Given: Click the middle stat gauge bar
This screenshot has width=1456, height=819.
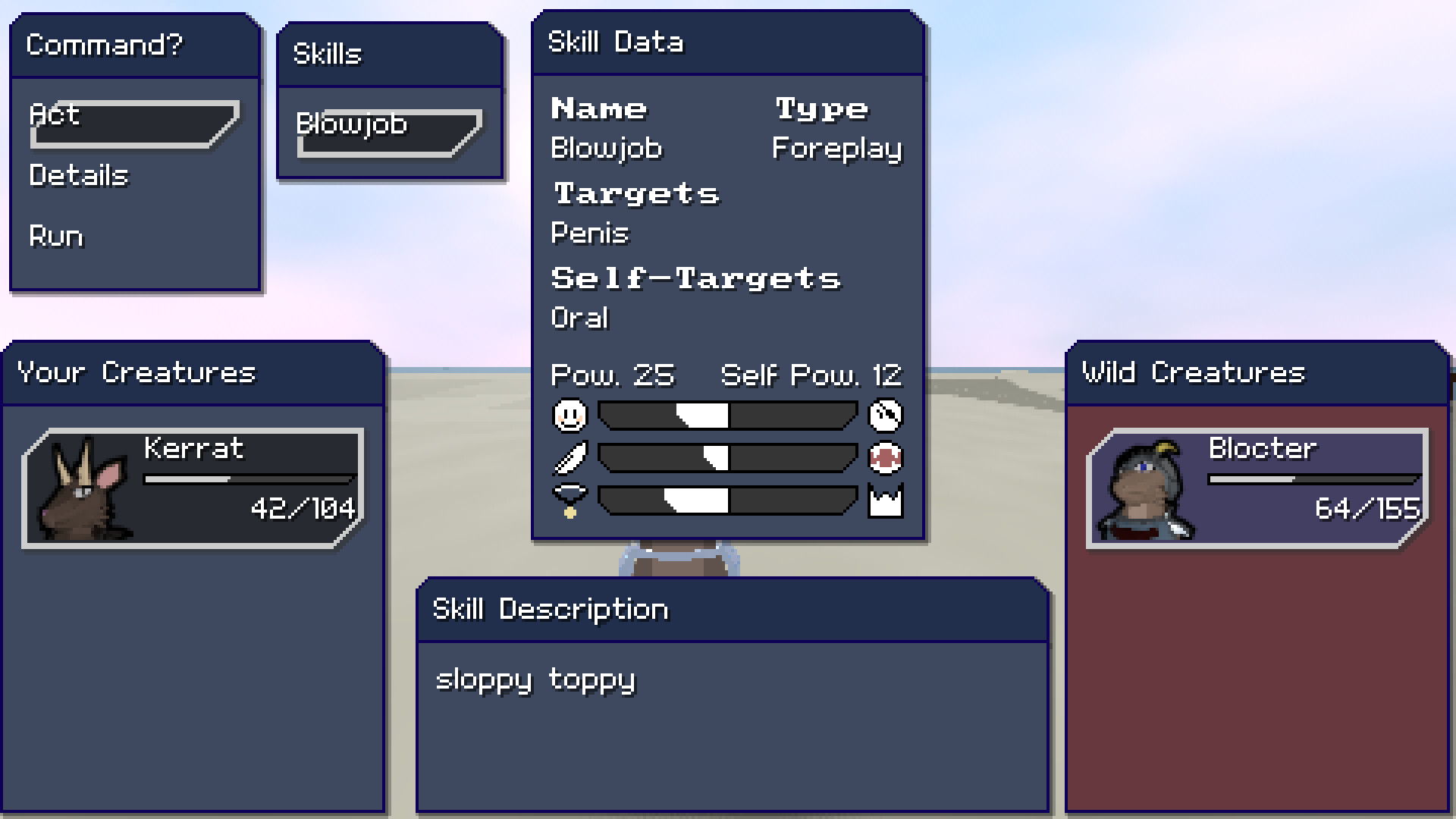Looking at the screenshot, I should click(726, 457).
